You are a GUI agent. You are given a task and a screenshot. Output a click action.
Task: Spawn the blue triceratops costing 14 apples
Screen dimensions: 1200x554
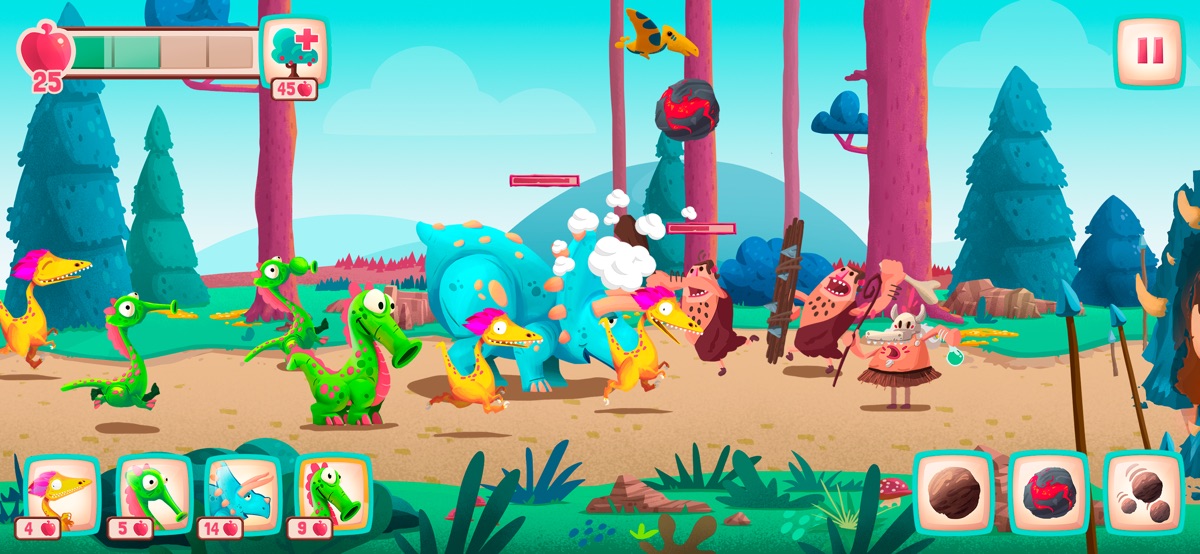click(243, 493)
